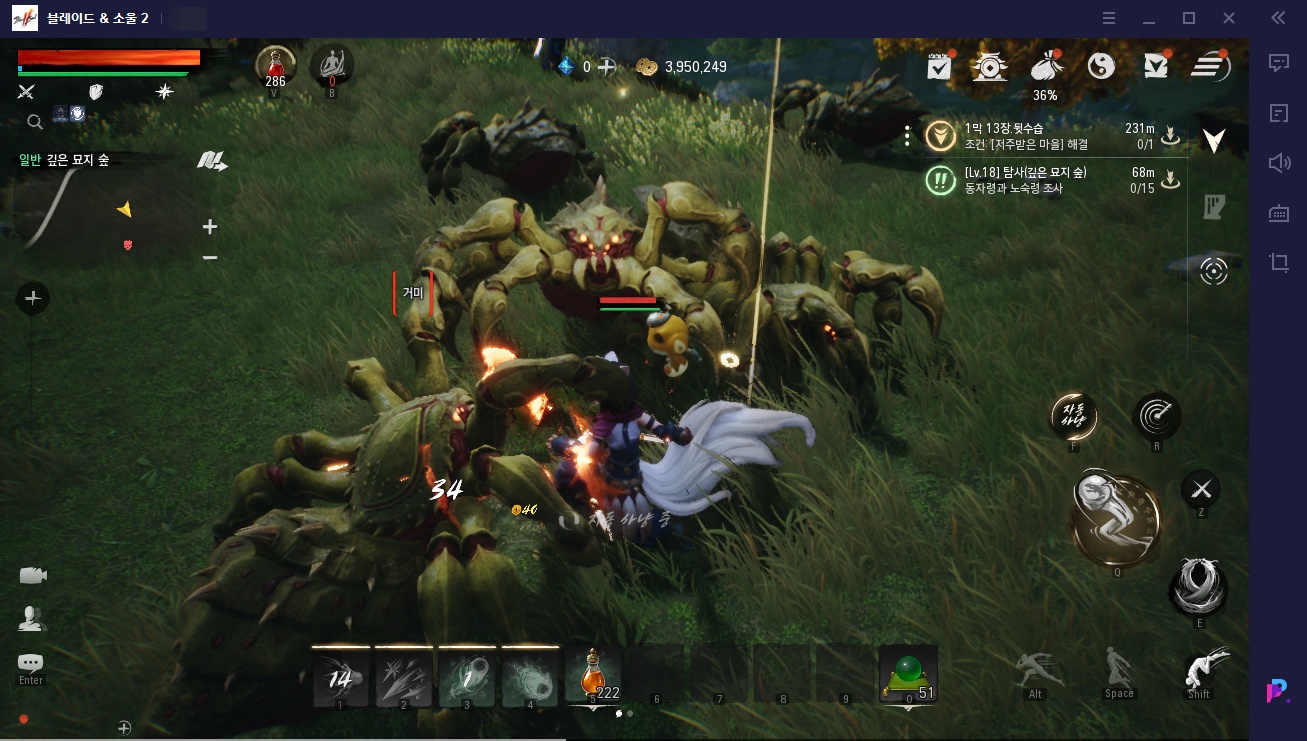Toggle auto-hunt 자동사냥 button
This screenshot has height=741, width=1307.
click(1073, 416)
